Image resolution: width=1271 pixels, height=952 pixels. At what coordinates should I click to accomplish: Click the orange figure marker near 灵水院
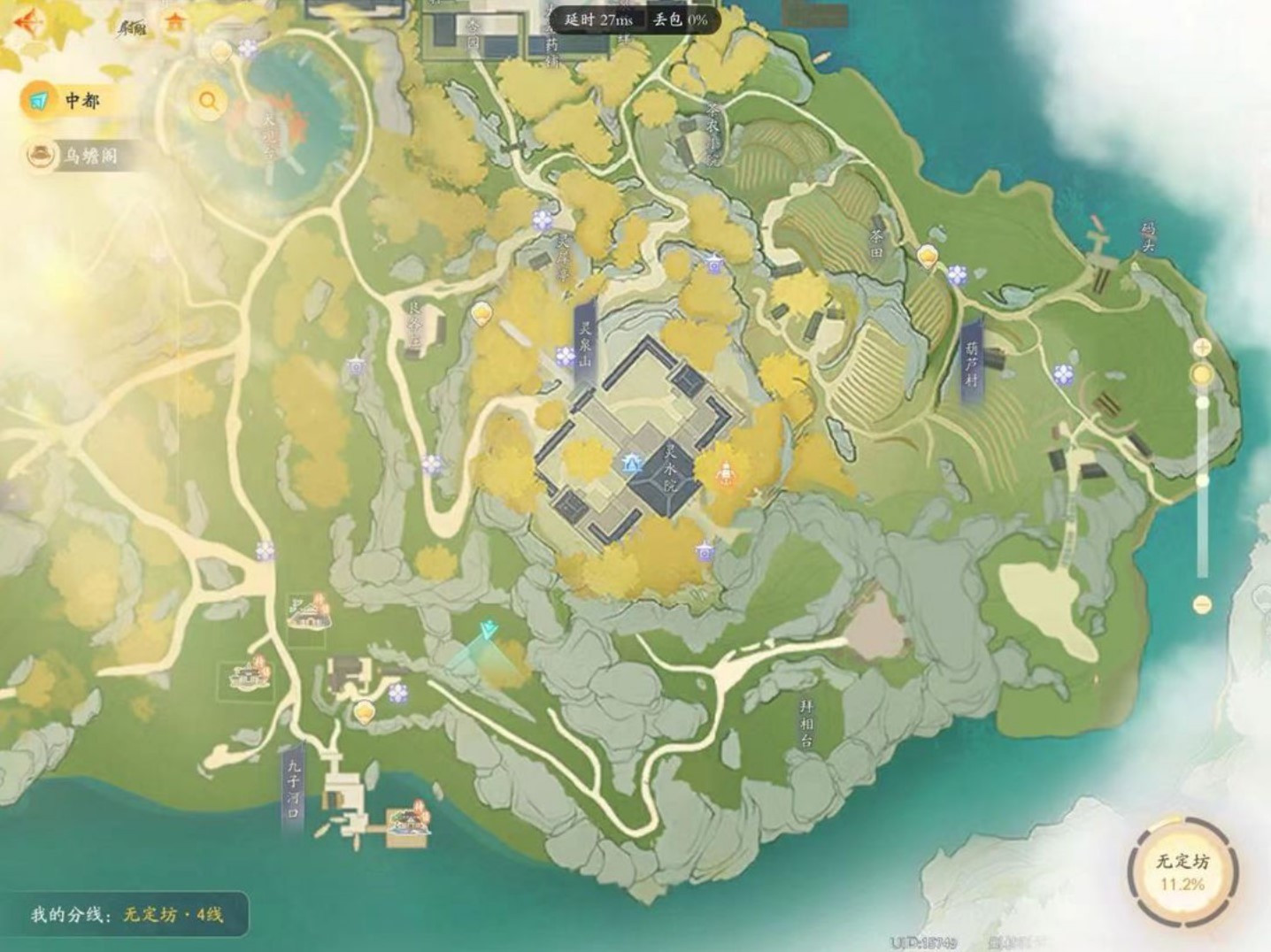(725, 474)
